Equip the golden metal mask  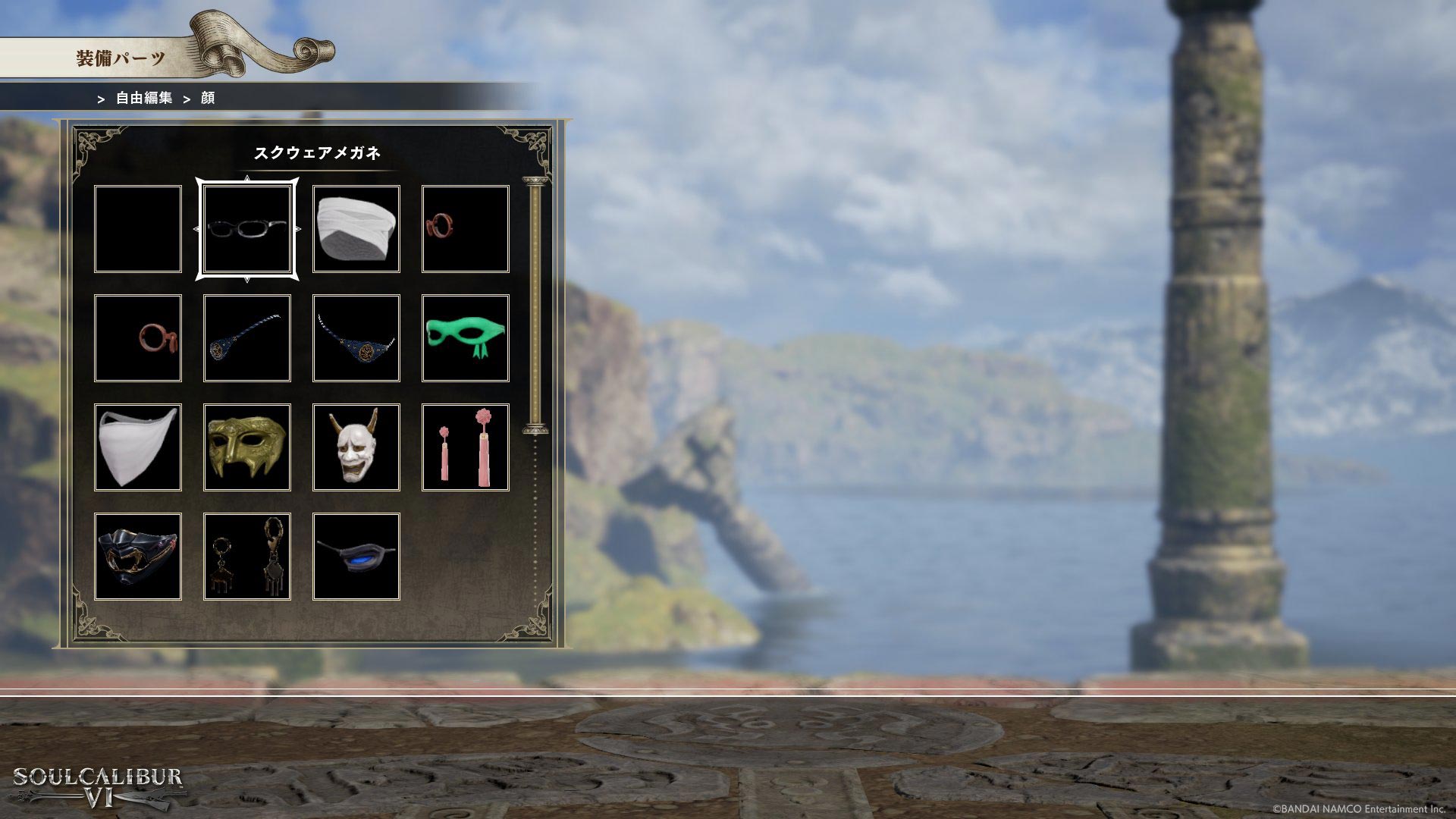(x=247, y=447)
